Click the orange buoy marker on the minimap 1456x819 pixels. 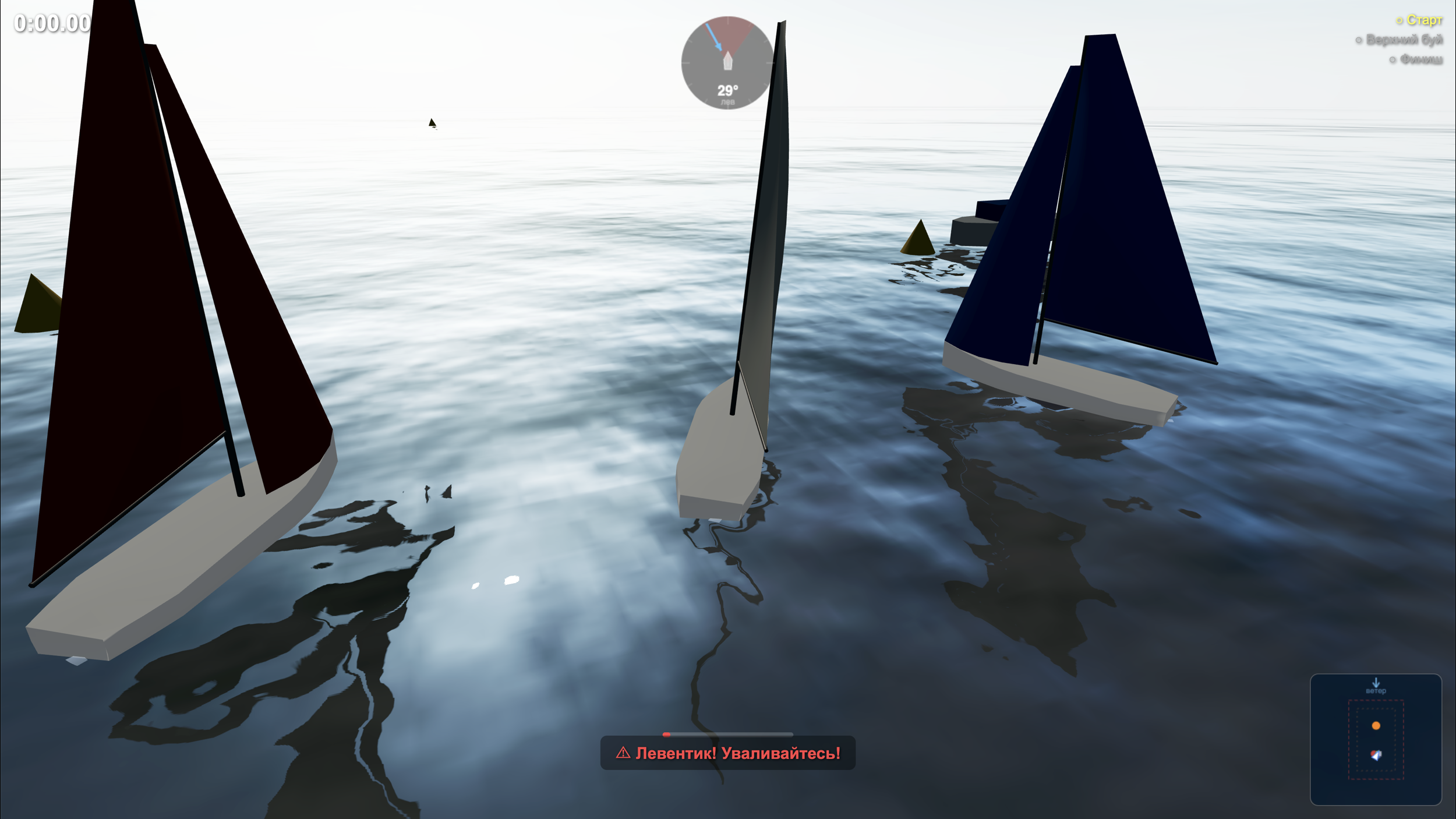tap(1376, 726)
